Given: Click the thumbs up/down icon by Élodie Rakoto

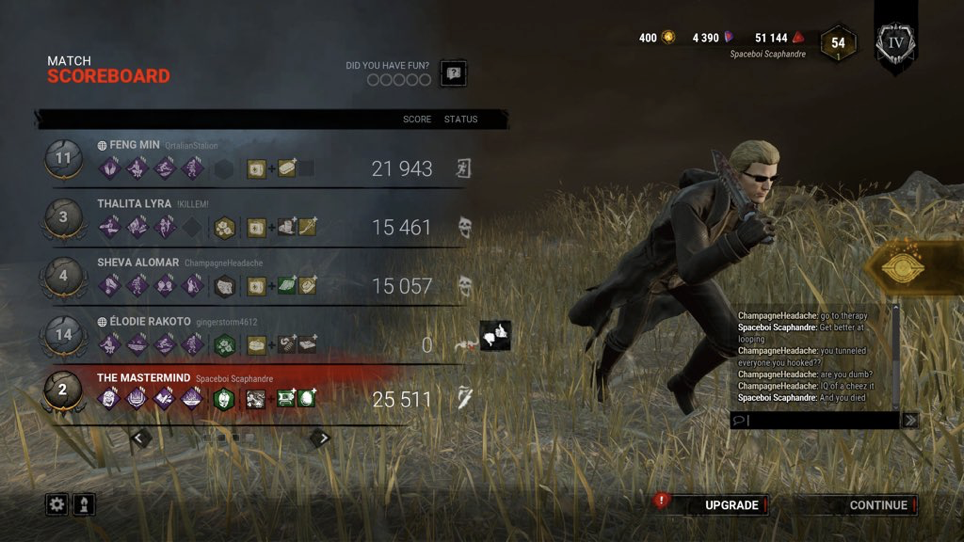Looking at the screenshot, I should [x=496, y=335].
